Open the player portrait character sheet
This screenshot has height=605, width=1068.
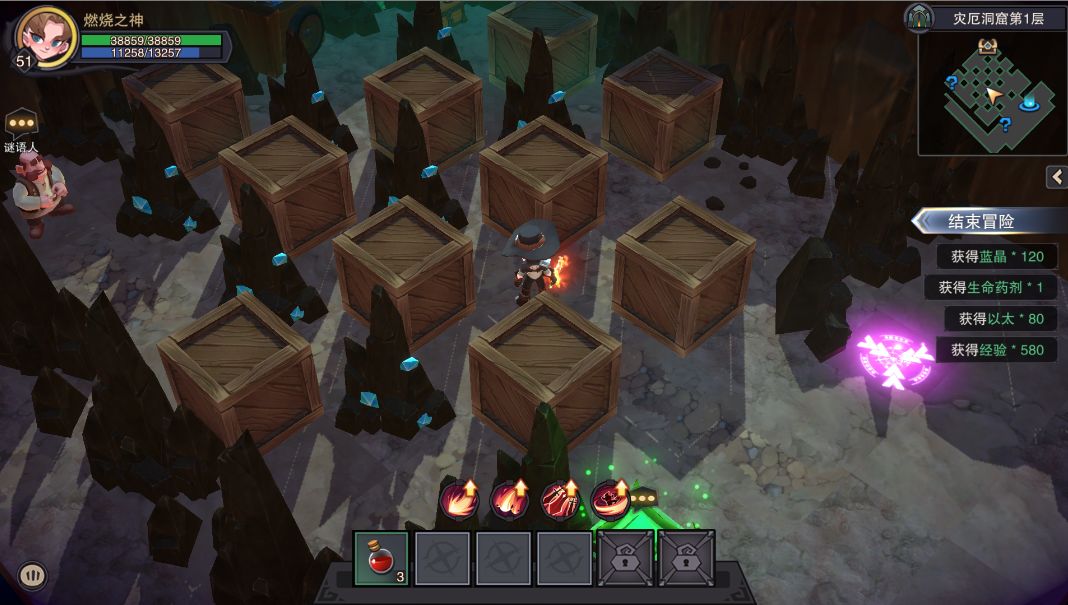click(x=46, y=37)
